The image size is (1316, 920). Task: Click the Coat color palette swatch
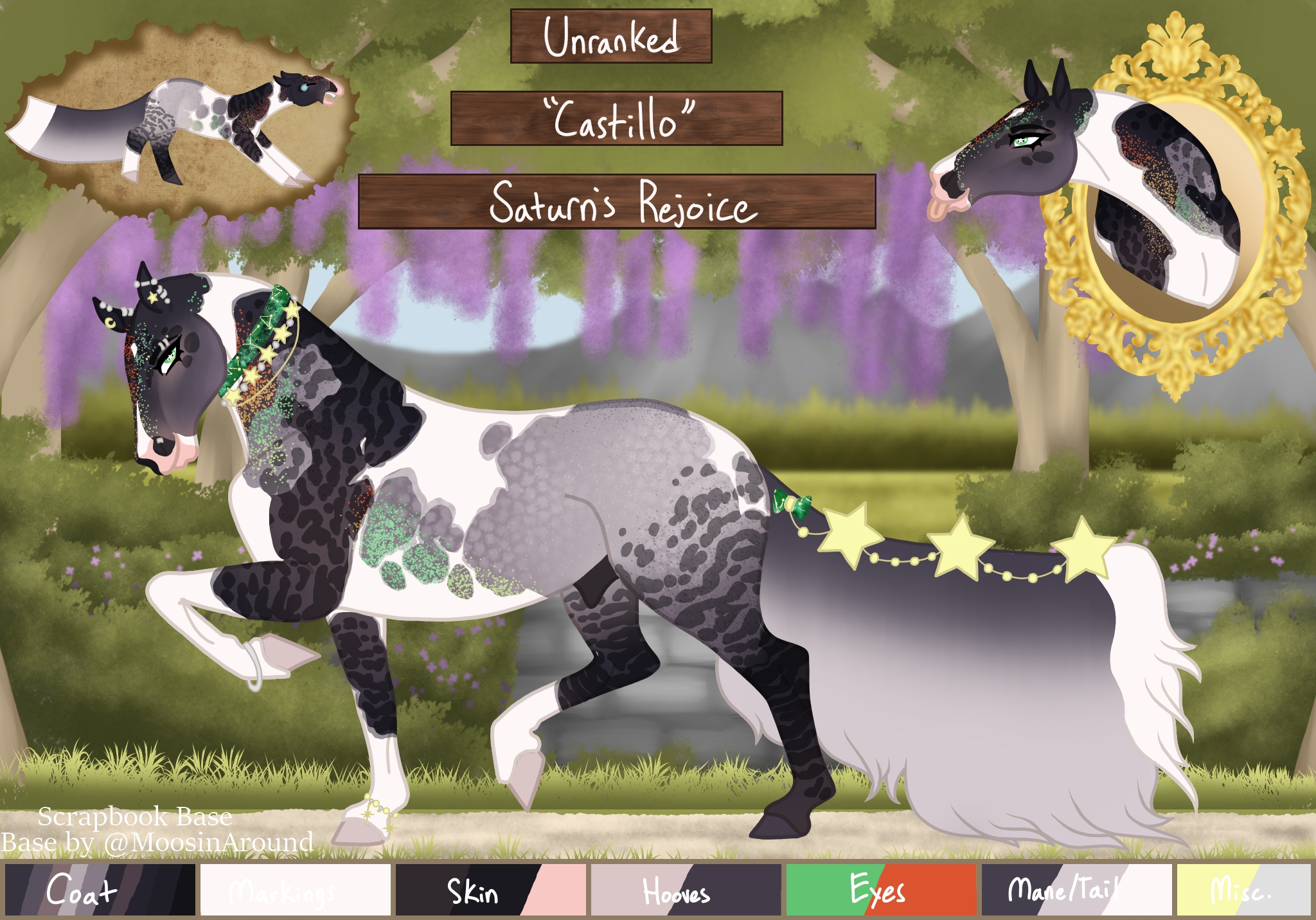tap(100, 890)
